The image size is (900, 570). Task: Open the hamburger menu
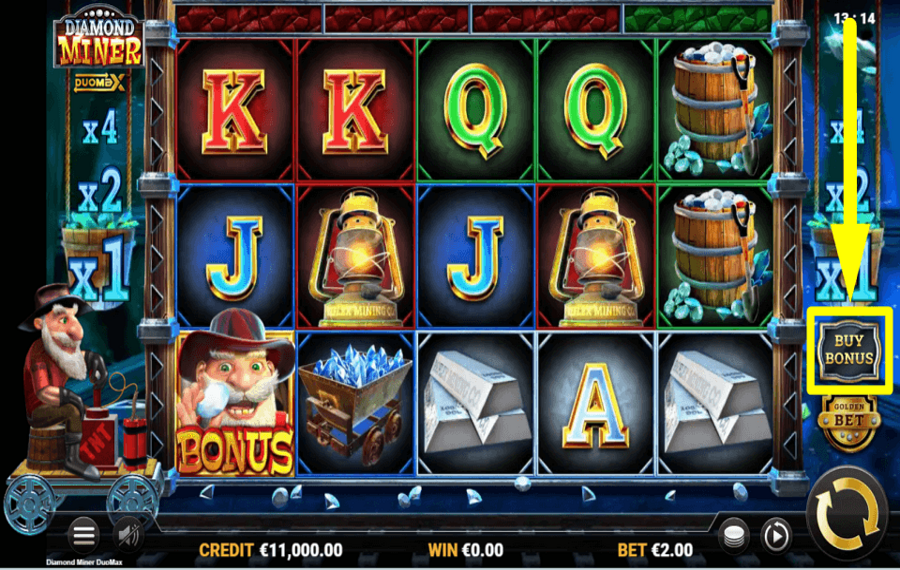pos(83,535)
